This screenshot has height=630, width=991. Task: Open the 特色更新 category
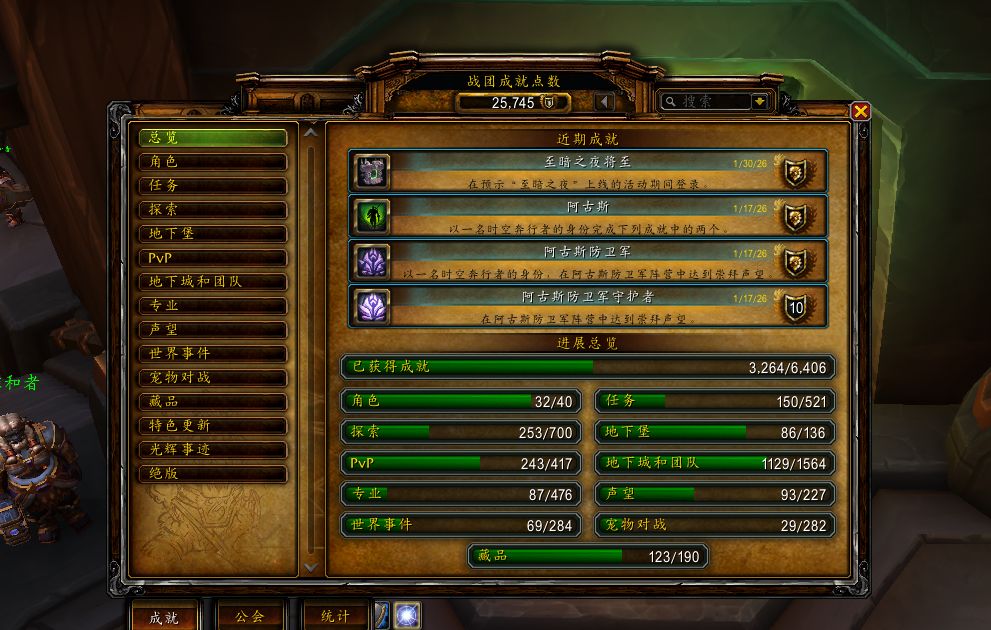pyautogui.click(x=213, y=426)
